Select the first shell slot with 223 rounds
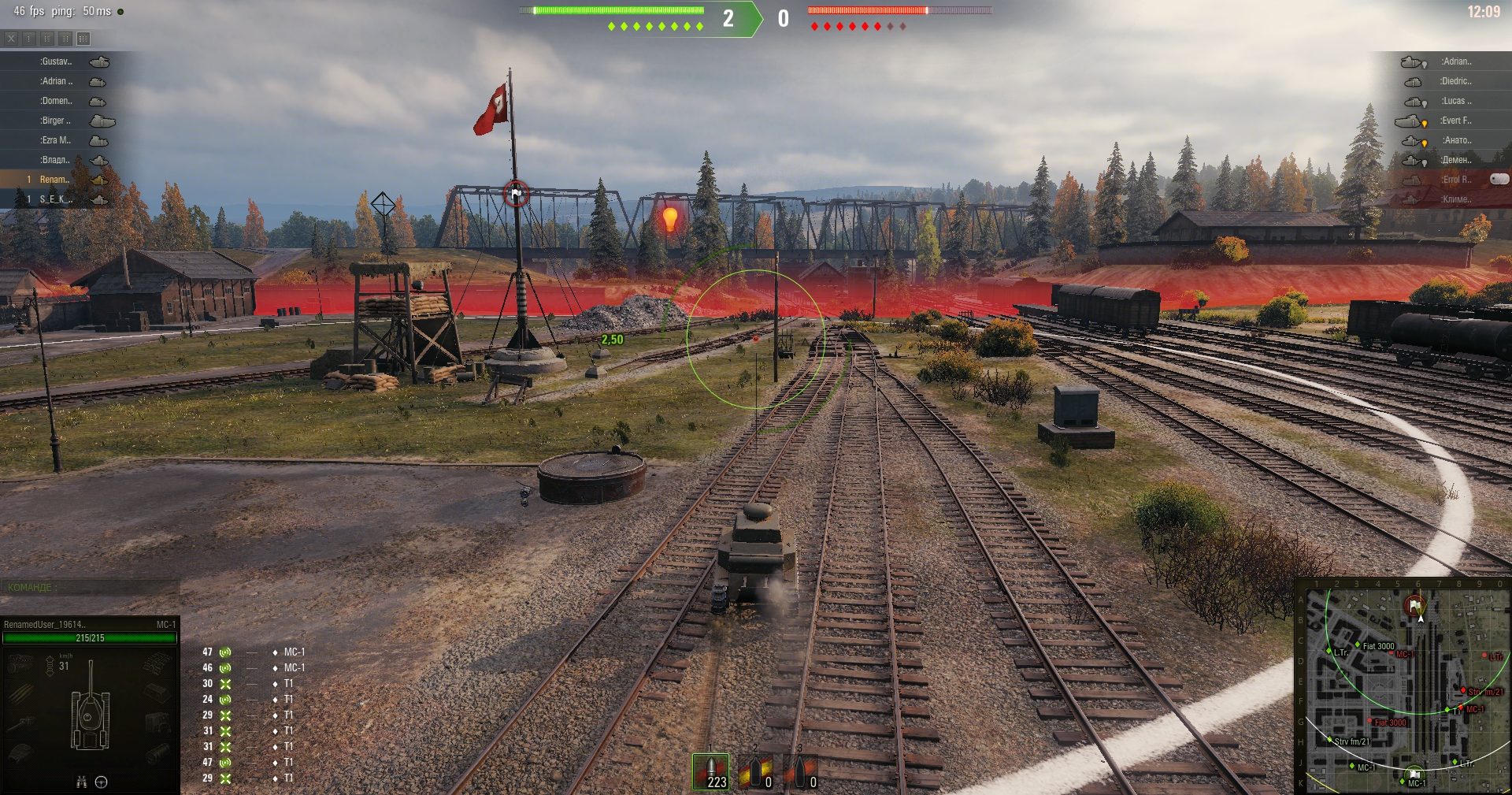Viewport: 1512px width, 795px height. coord(711,771)
